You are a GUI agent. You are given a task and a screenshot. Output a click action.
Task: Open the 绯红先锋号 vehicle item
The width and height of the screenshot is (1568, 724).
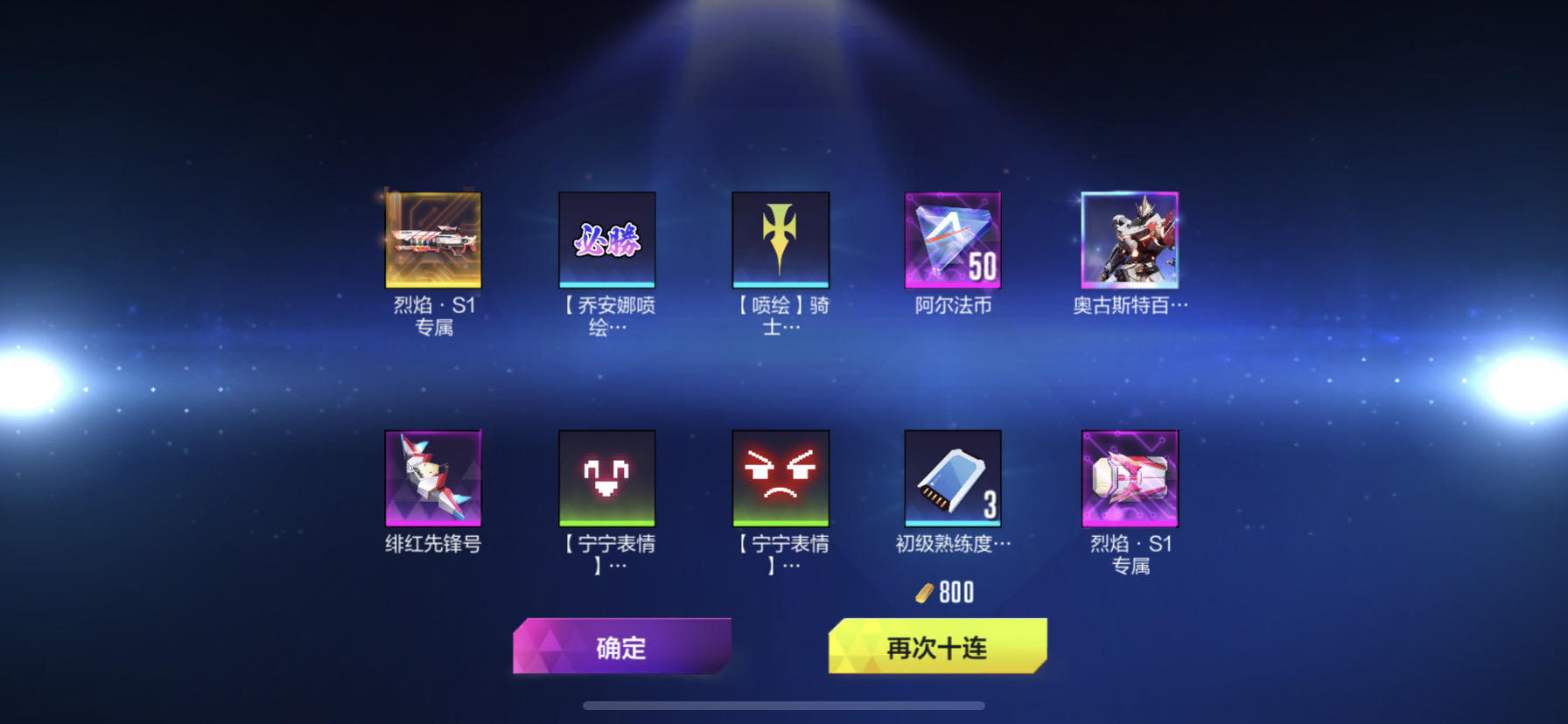coord(432,478)
